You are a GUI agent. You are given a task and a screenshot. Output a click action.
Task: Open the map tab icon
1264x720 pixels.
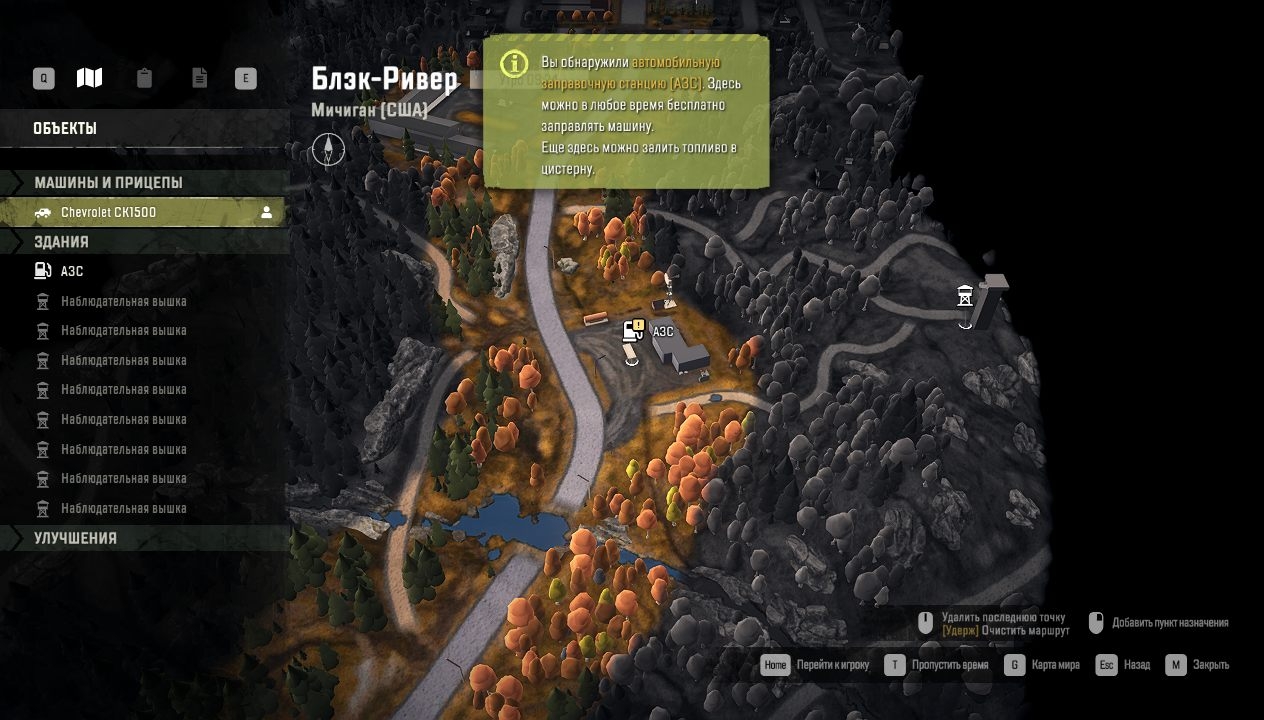tap(89, 78)
